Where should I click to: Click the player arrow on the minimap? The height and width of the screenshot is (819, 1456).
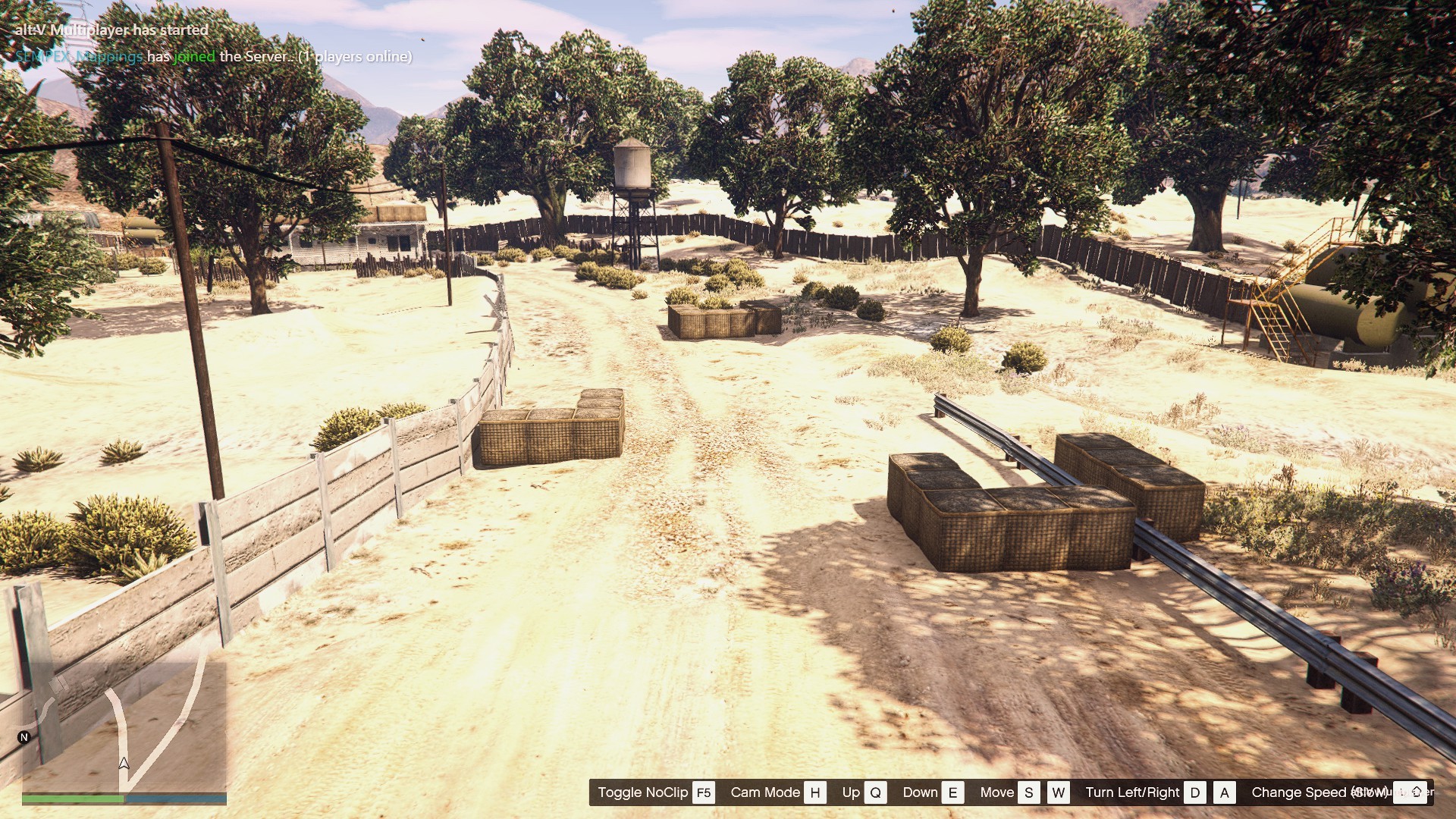[x=124, y=764]
